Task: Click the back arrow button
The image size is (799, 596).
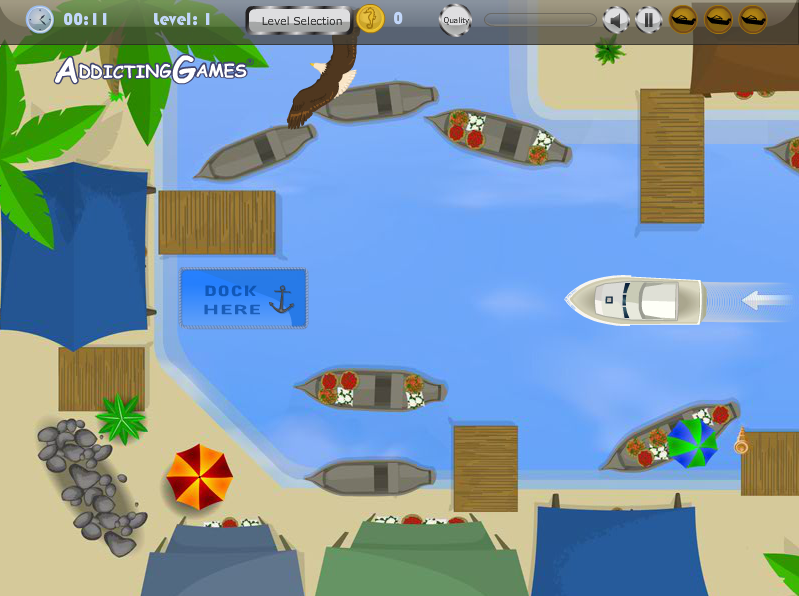Action: click(39, 19)
